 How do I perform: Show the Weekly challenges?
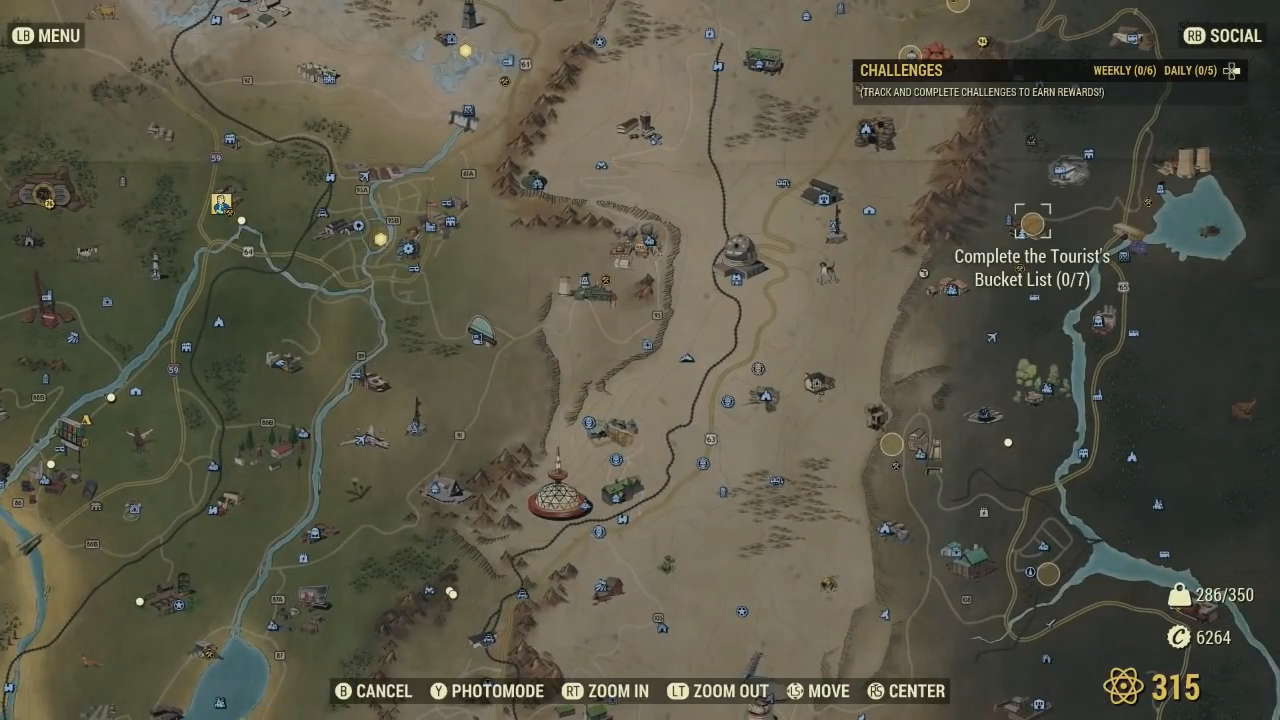point(1124,71)
